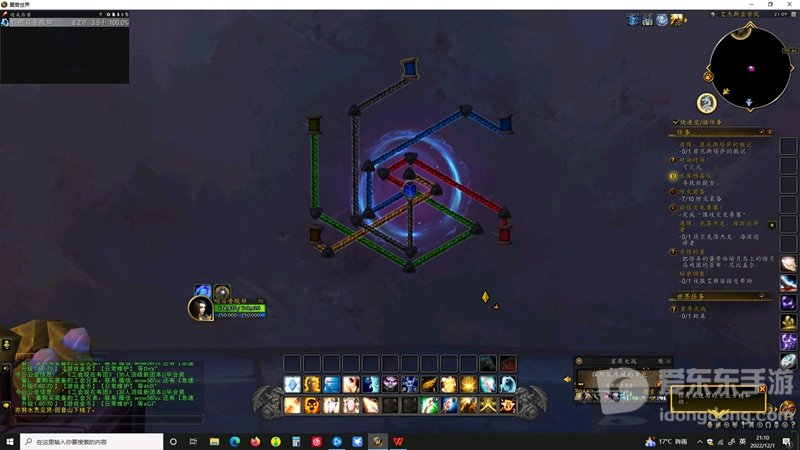
Task: Click the round icon below the minimap
Action: pyautogui.click(x=706, y=102)
